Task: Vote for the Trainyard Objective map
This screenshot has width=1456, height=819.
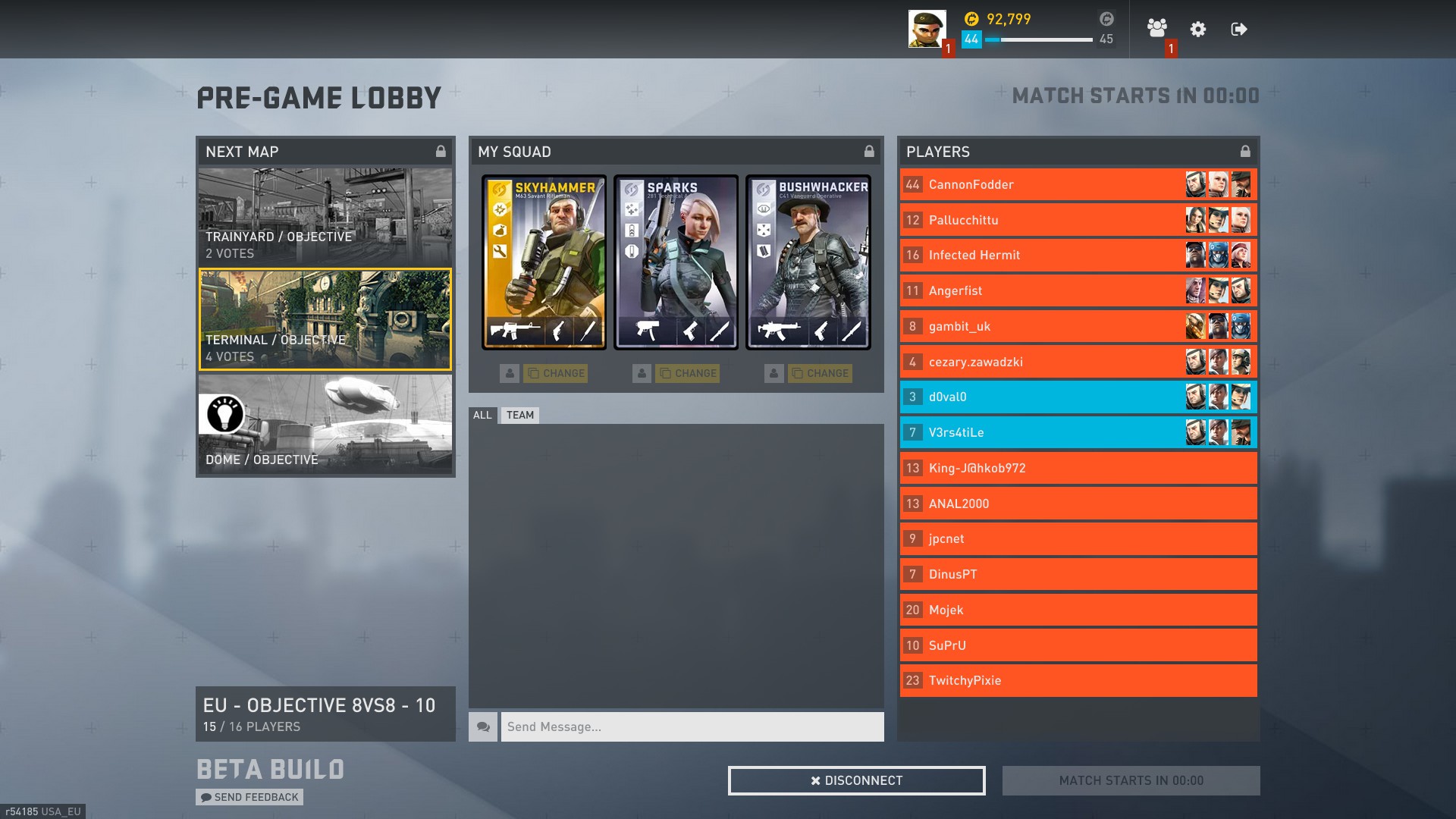Action: pos(325,216)
